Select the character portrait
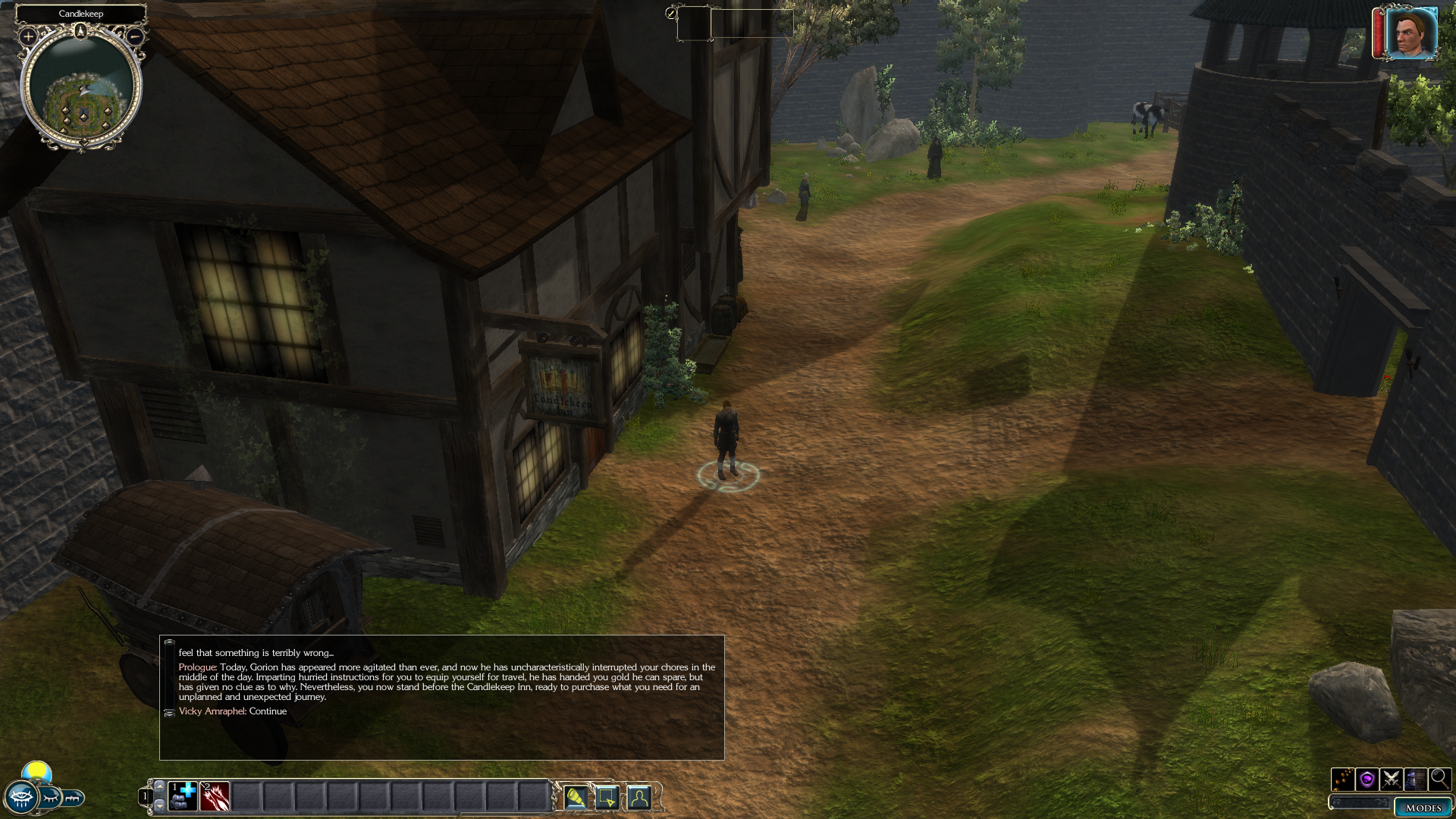Screen dimensions: 1456x819 click(1410, 33)
